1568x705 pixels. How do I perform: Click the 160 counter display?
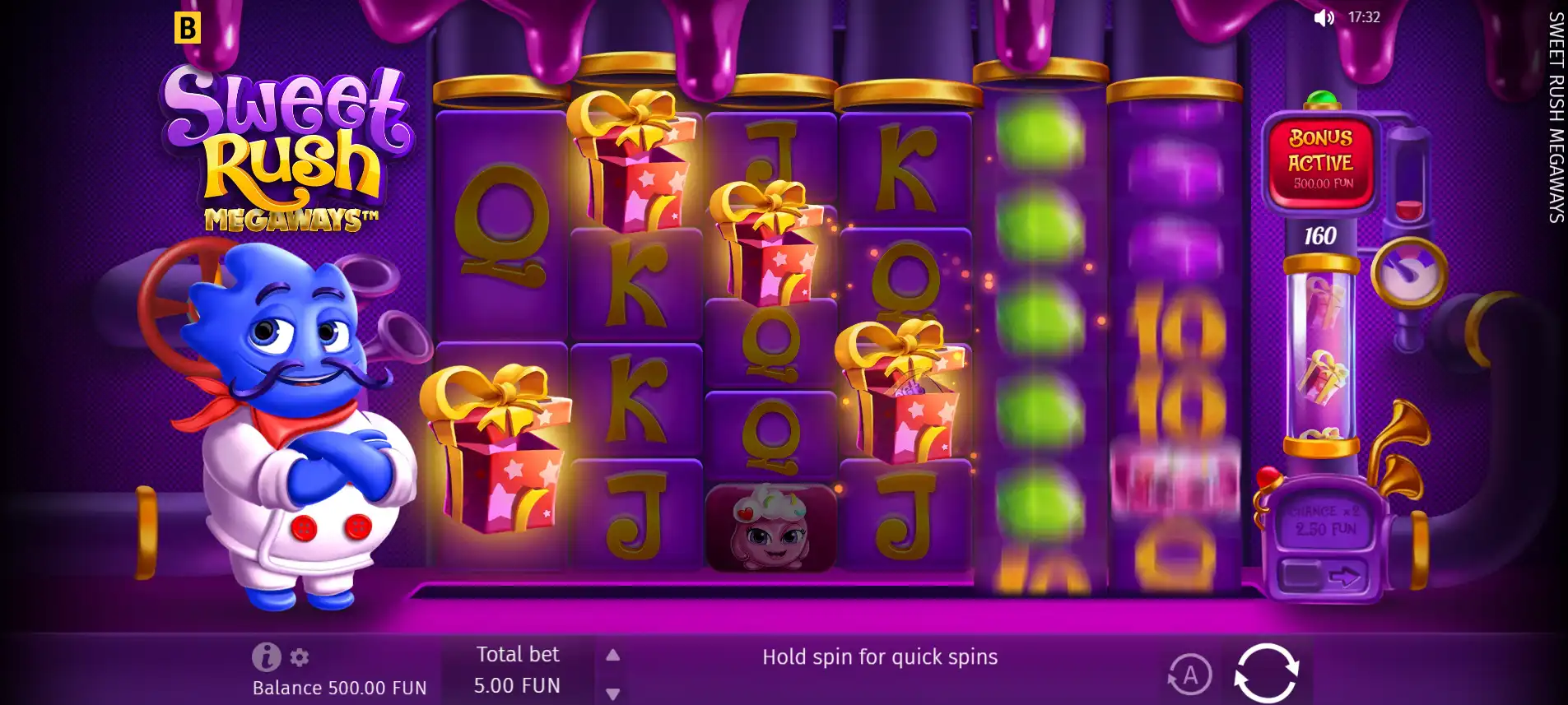point(1320,234)
